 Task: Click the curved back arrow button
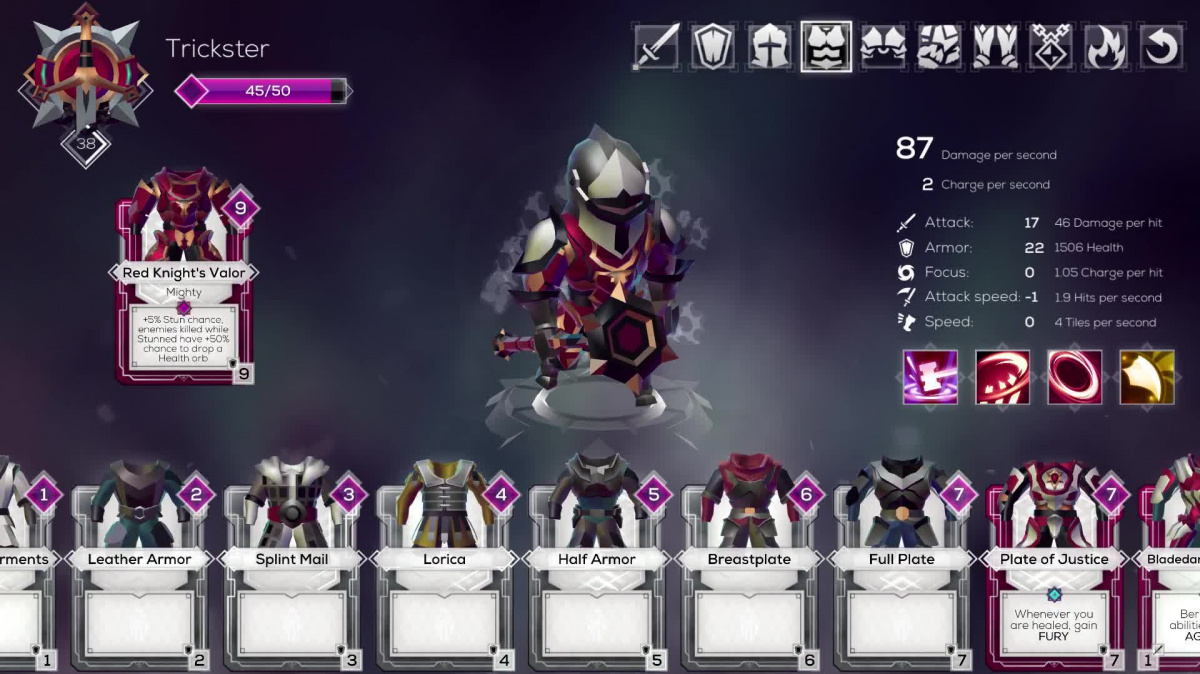click(1162, 47)
